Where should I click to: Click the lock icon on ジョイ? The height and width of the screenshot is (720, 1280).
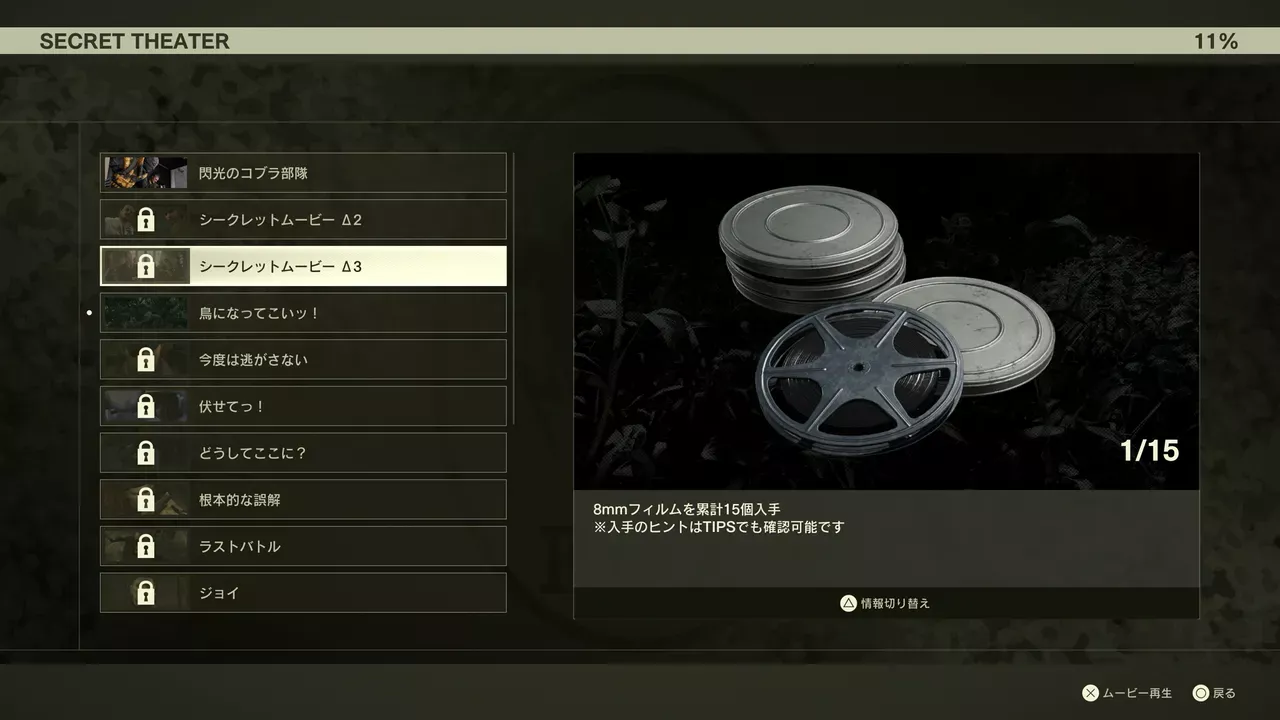148,593
